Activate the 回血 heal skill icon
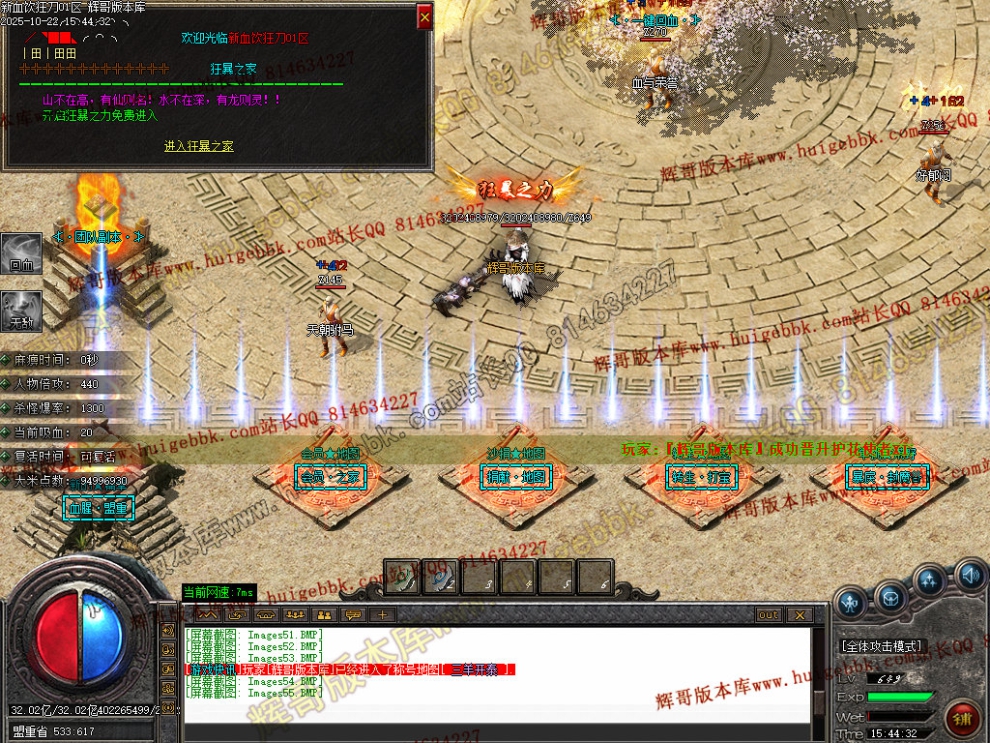Viewport: 990px width, 743px height. (21, 254)
